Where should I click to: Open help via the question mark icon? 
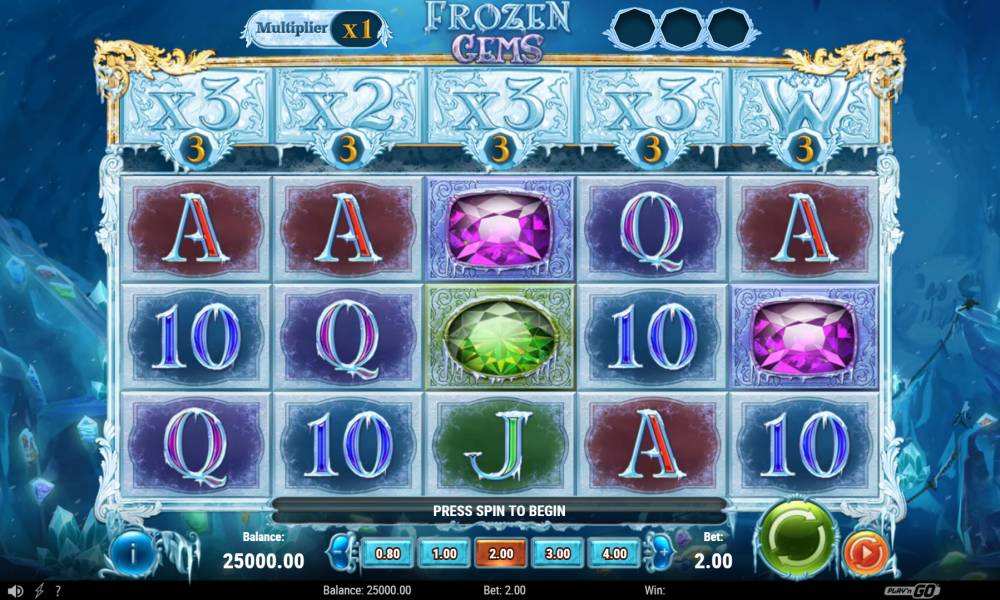point(58,591)
